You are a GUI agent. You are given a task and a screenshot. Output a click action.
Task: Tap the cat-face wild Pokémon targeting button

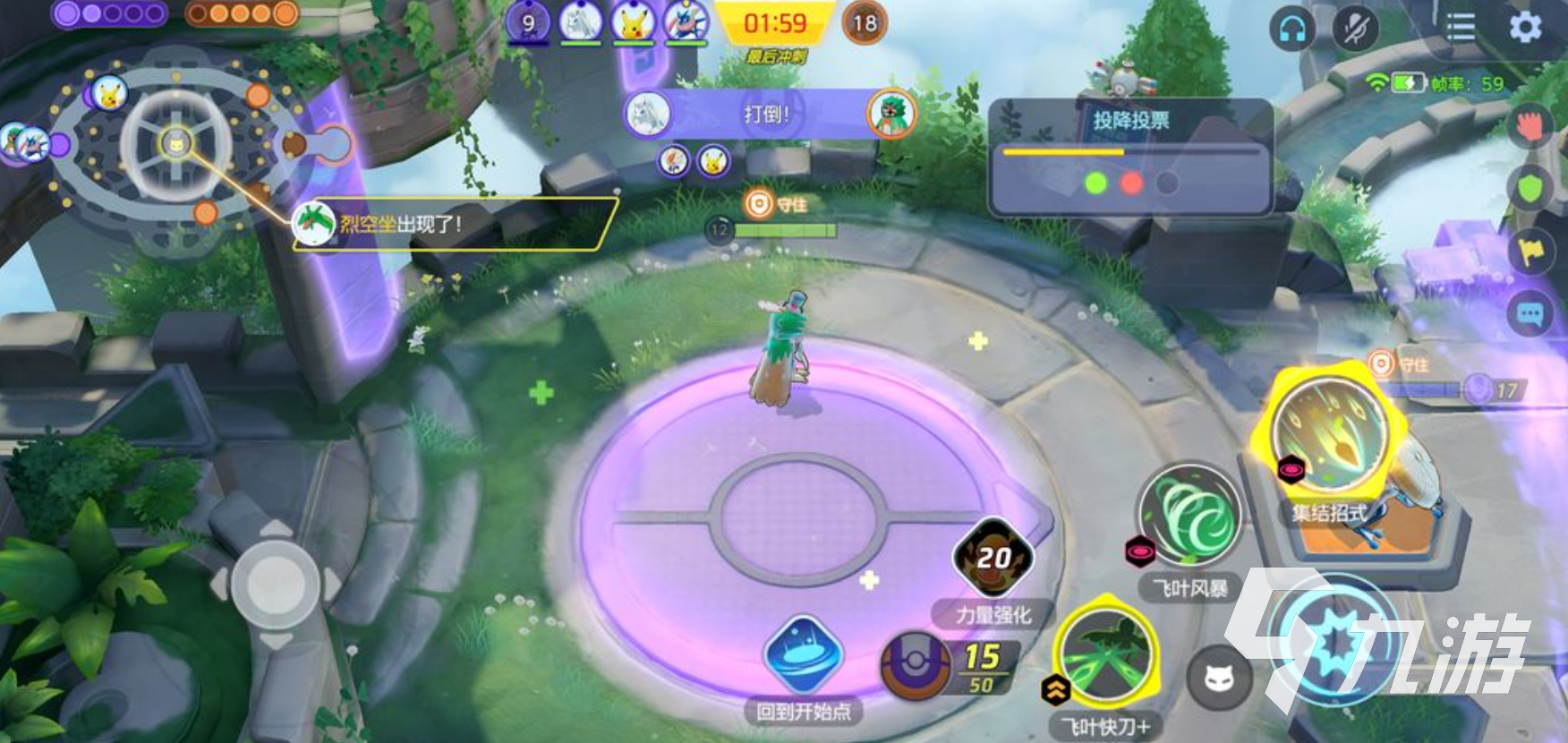pyautogui.click(x=1219, y=679)
